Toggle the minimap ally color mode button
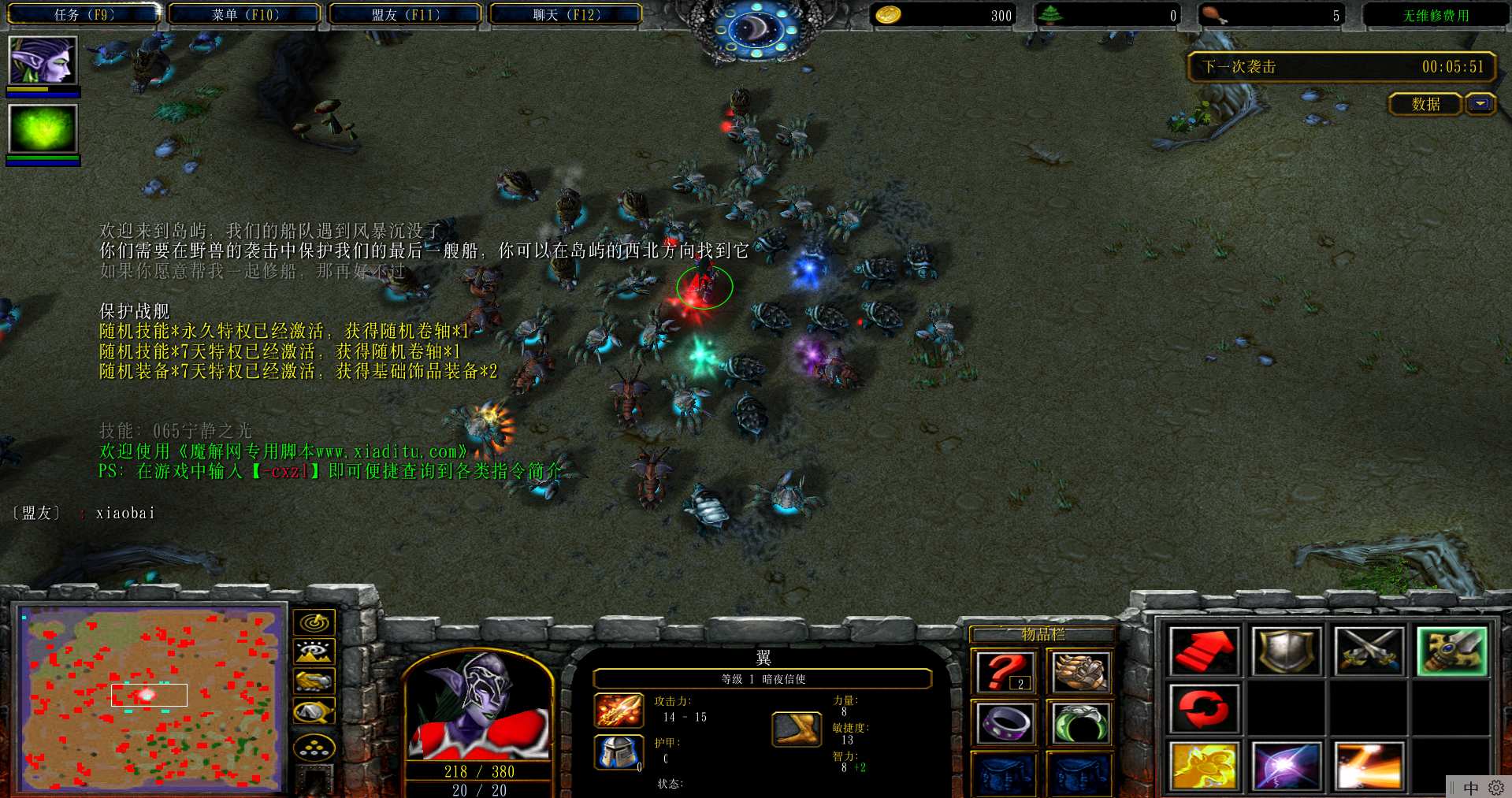Screen dimensions: 1512x798 [314, 681]
